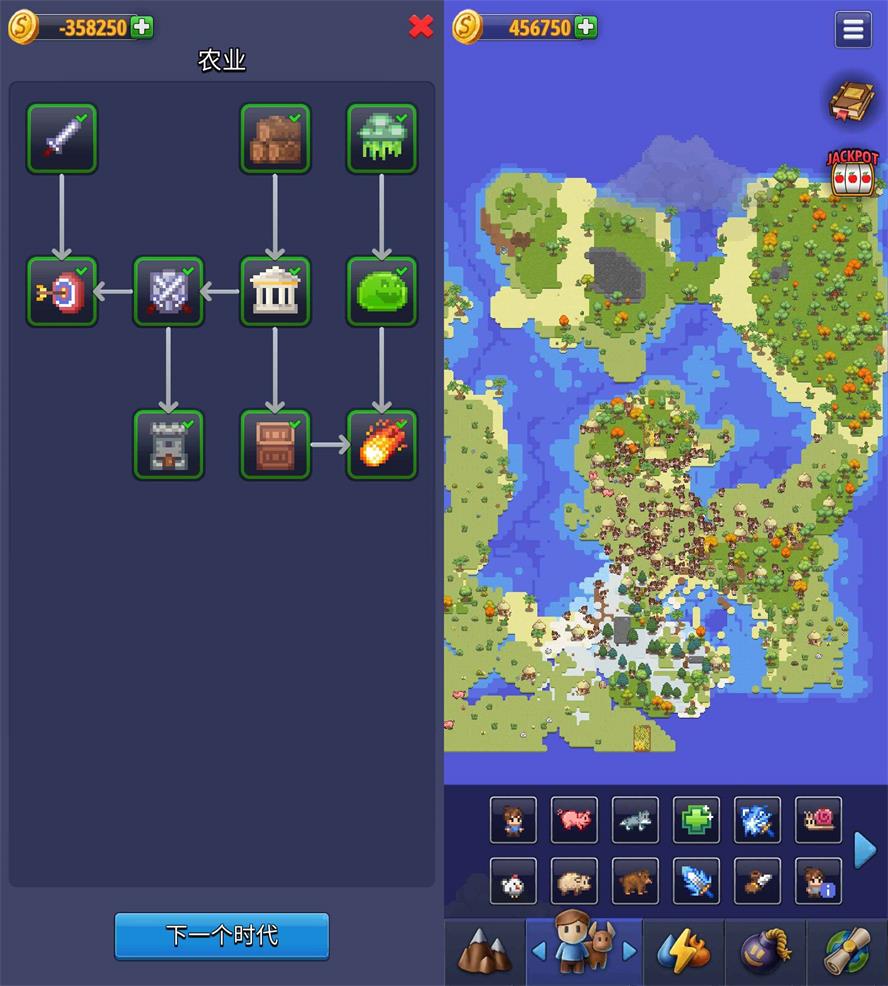Viewport: 888px width, 986px height.
Task: Select the sword technology node
Action: [62, 139]
